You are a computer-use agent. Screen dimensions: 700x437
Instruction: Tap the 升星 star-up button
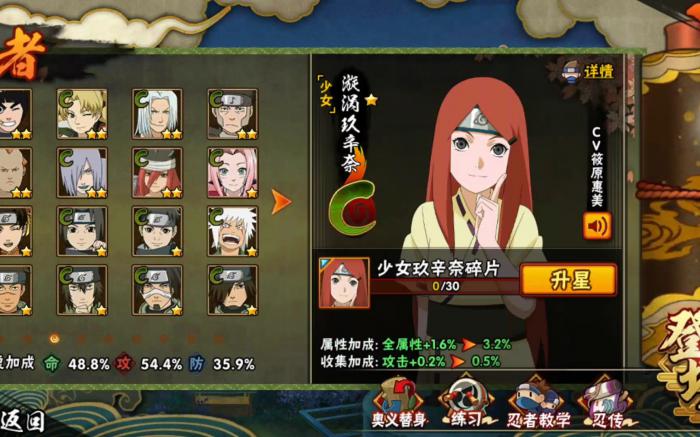coord(568,279)
